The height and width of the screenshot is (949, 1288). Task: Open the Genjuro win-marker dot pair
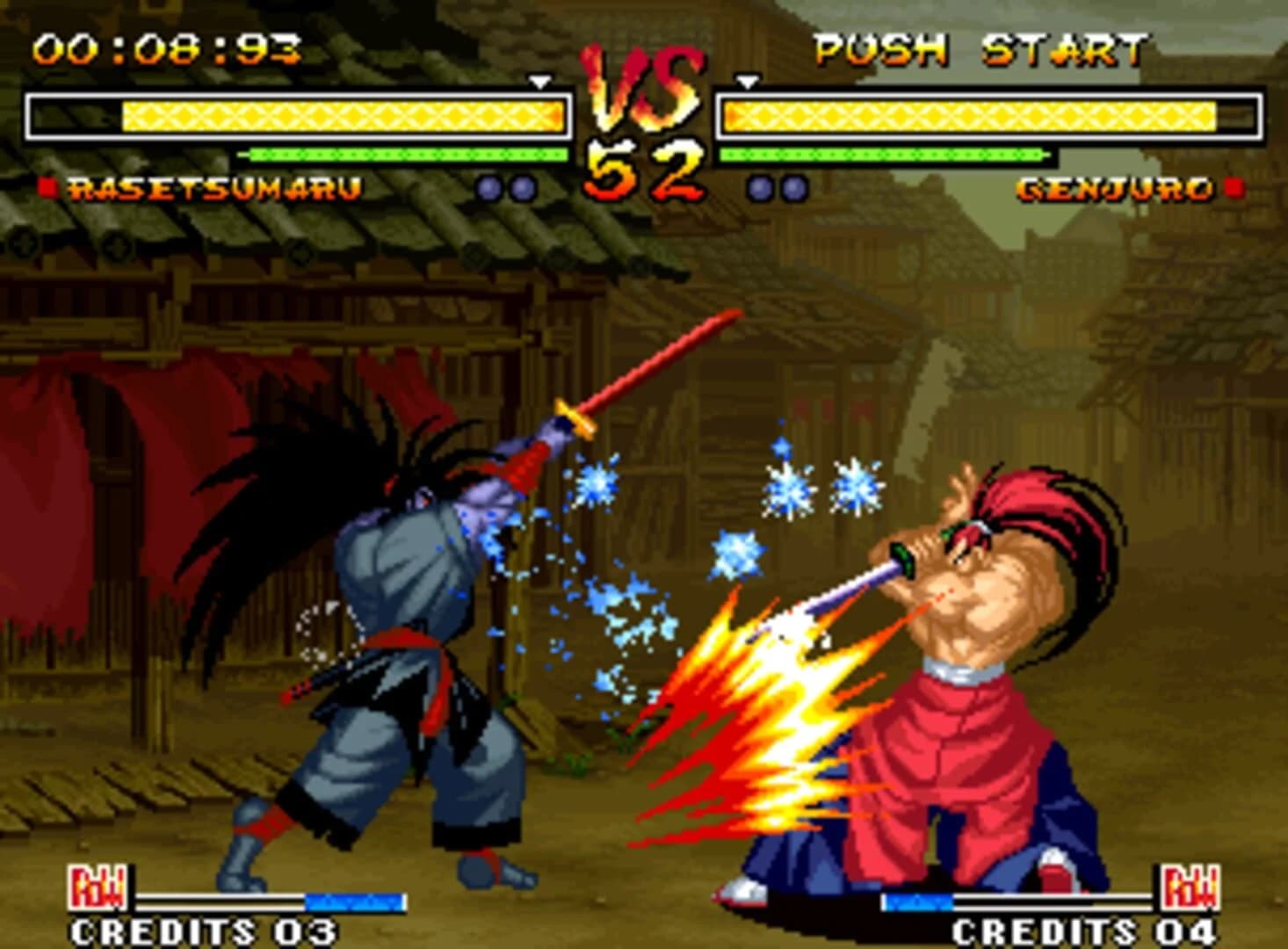coord(778,186)
